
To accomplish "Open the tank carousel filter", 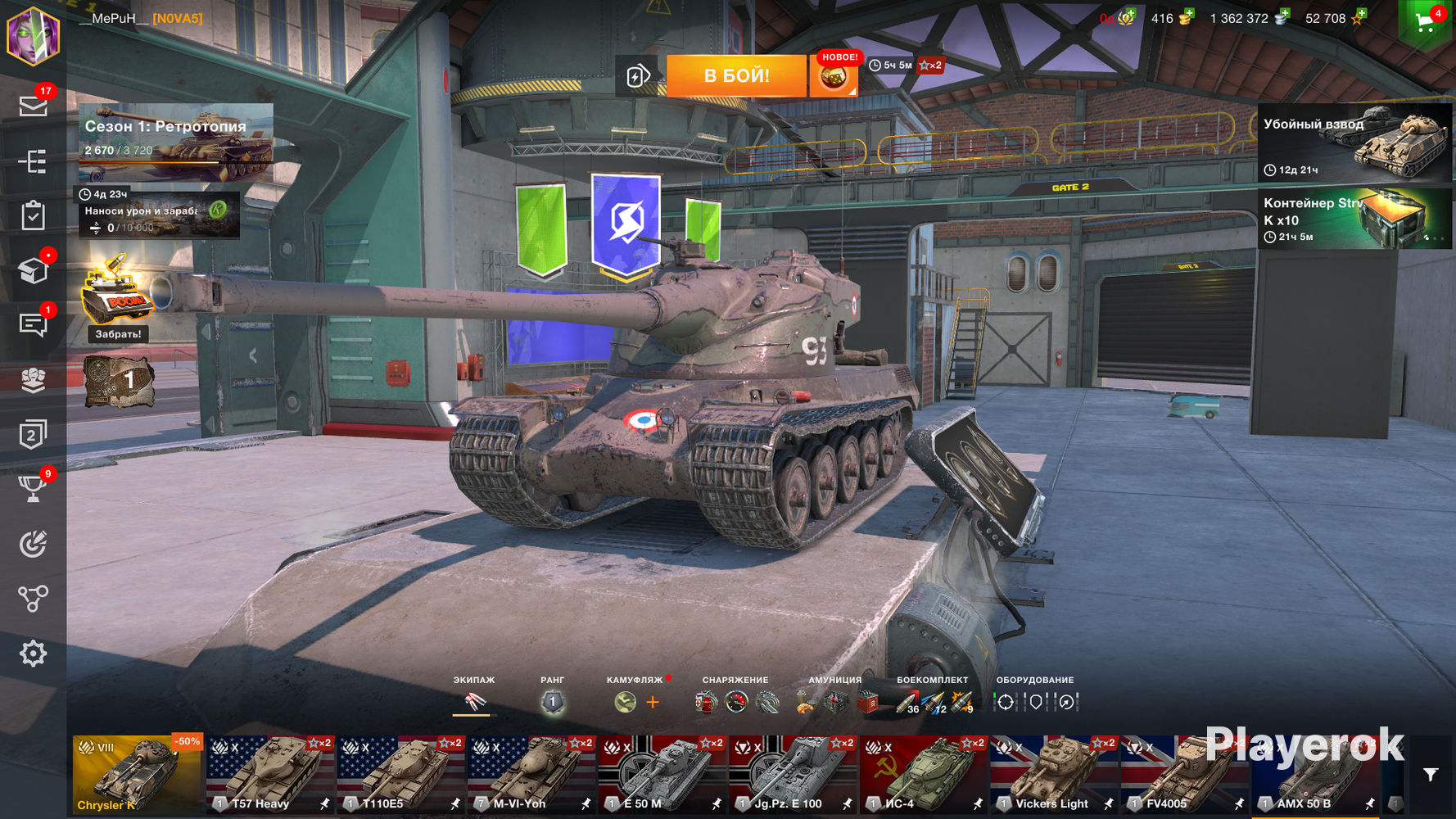I will coord(1431,775).
